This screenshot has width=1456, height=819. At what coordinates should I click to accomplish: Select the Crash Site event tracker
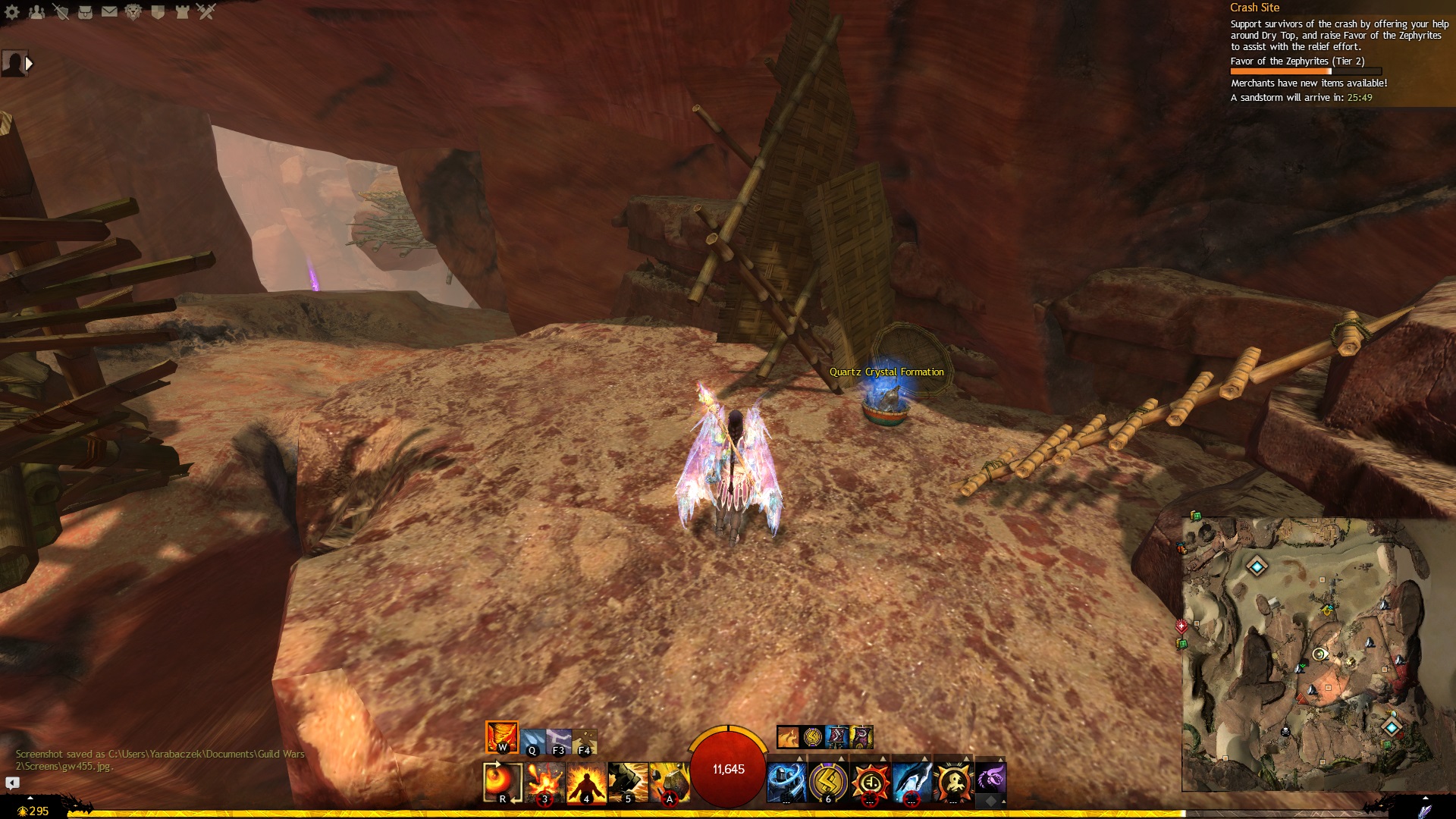(1254, 8)
